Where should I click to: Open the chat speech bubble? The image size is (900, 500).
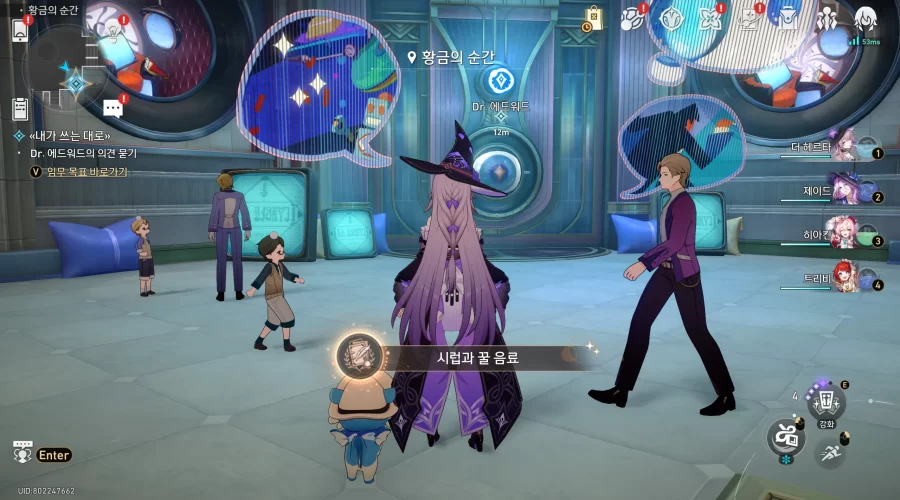click(113, 108)
